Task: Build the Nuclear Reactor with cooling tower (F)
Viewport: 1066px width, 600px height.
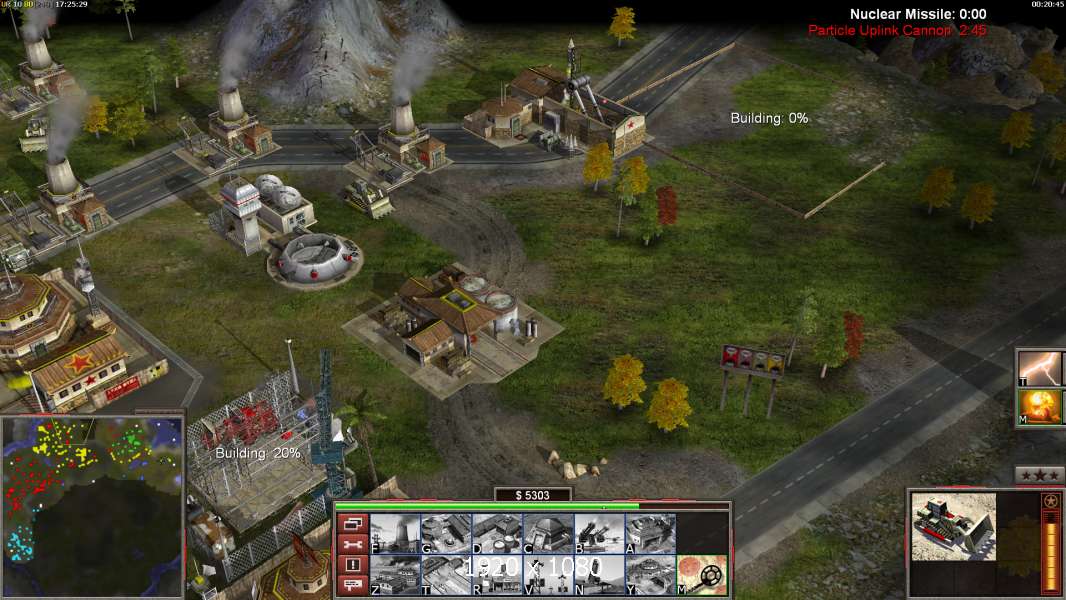Action: click(395, 533)
